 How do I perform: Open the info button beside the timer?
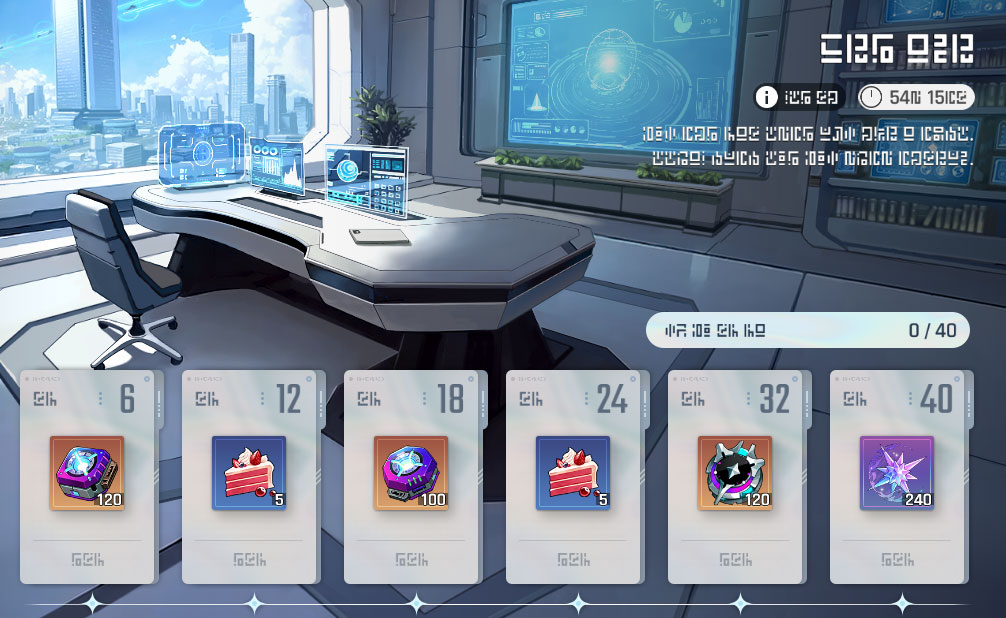pos(767,97)
